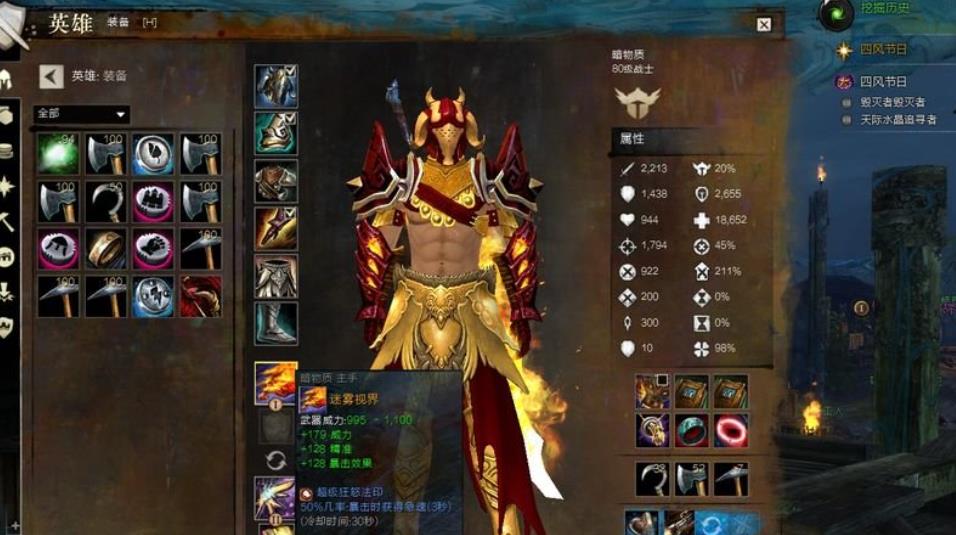Click the helmet armor equipment slot
The image size is (956, 535).
click(x=275, y=86)
